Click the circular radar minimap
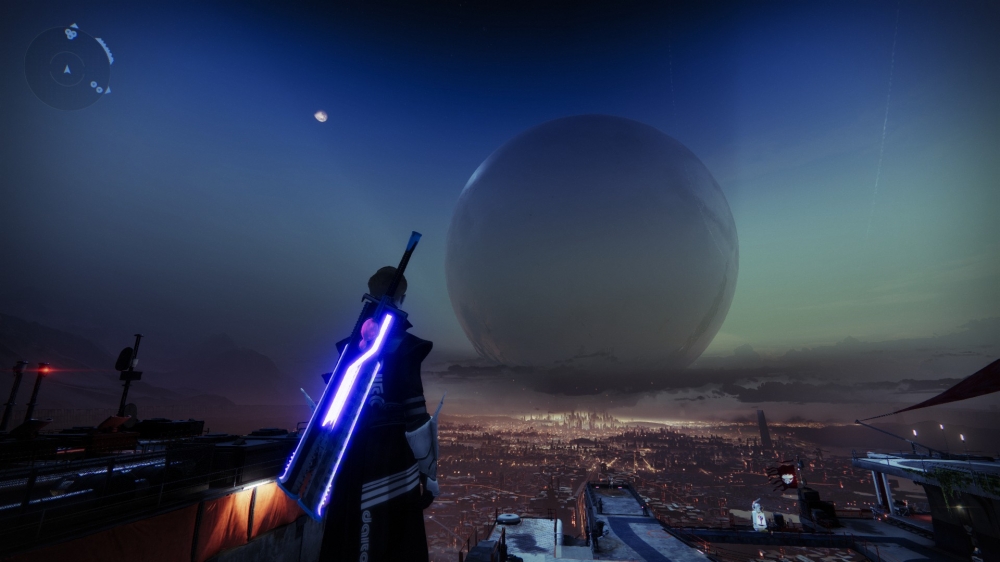This screenshot has height=562, width=1000. [x=68, y=68]
